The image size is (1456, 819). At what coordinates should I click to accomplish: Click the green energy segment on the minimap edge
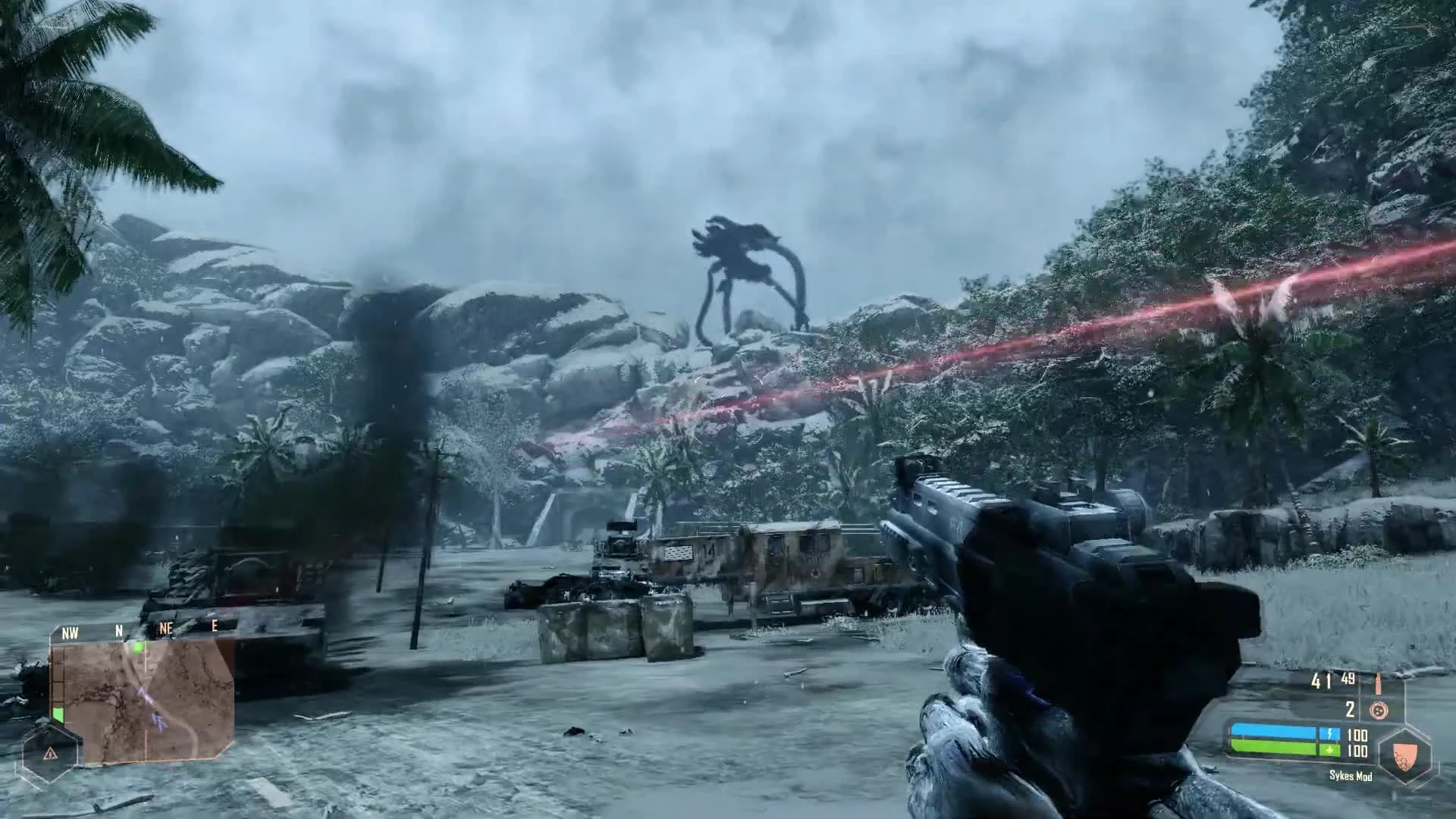[58, 714]
